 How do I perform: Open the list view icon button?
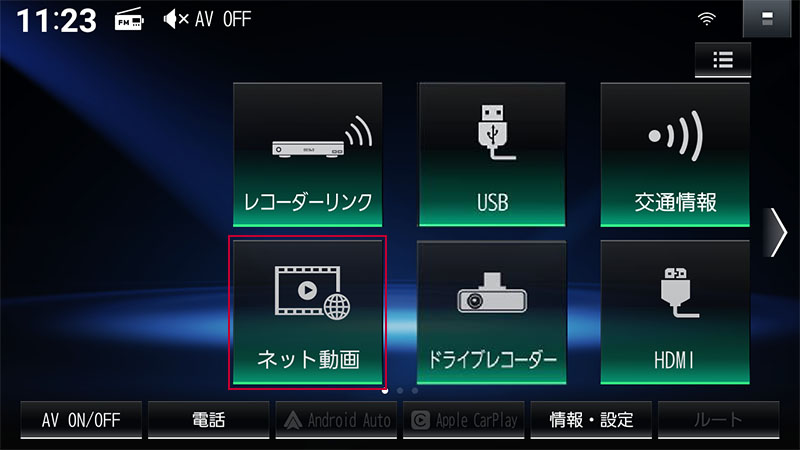[723, 59]
